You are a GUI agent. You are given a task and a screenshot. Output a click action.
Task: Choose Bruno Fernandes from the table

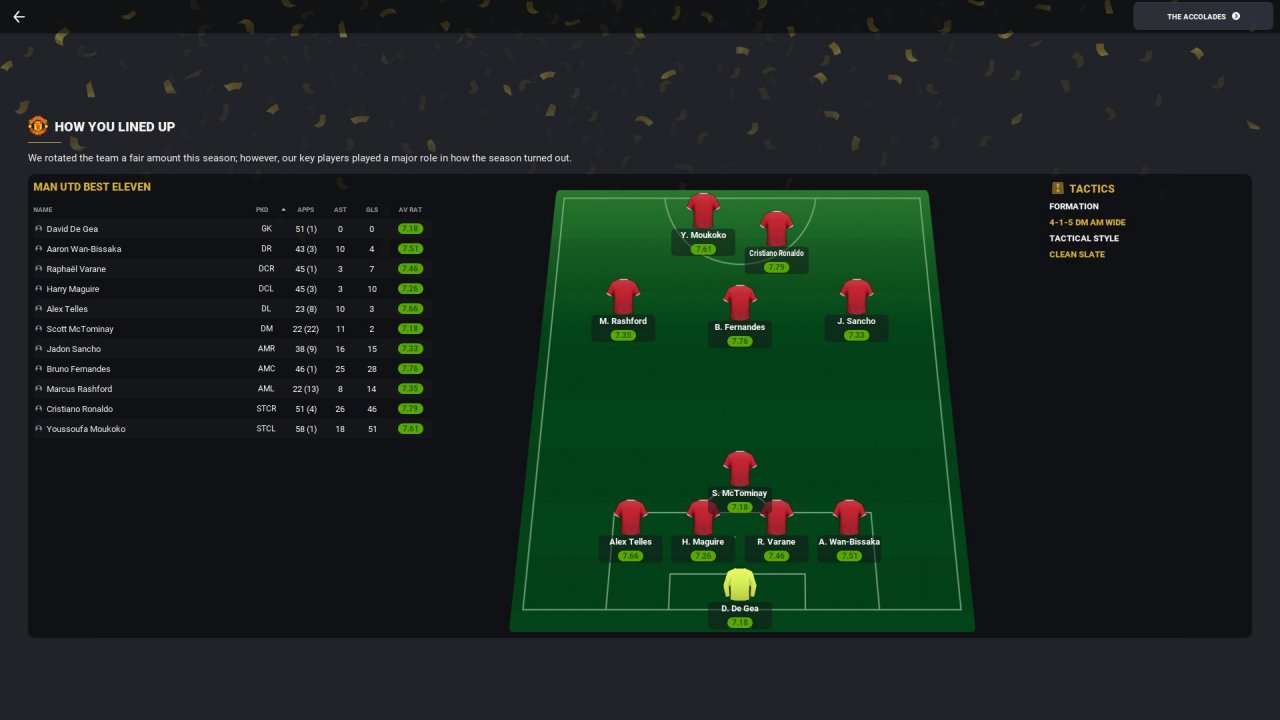[78, 369]
